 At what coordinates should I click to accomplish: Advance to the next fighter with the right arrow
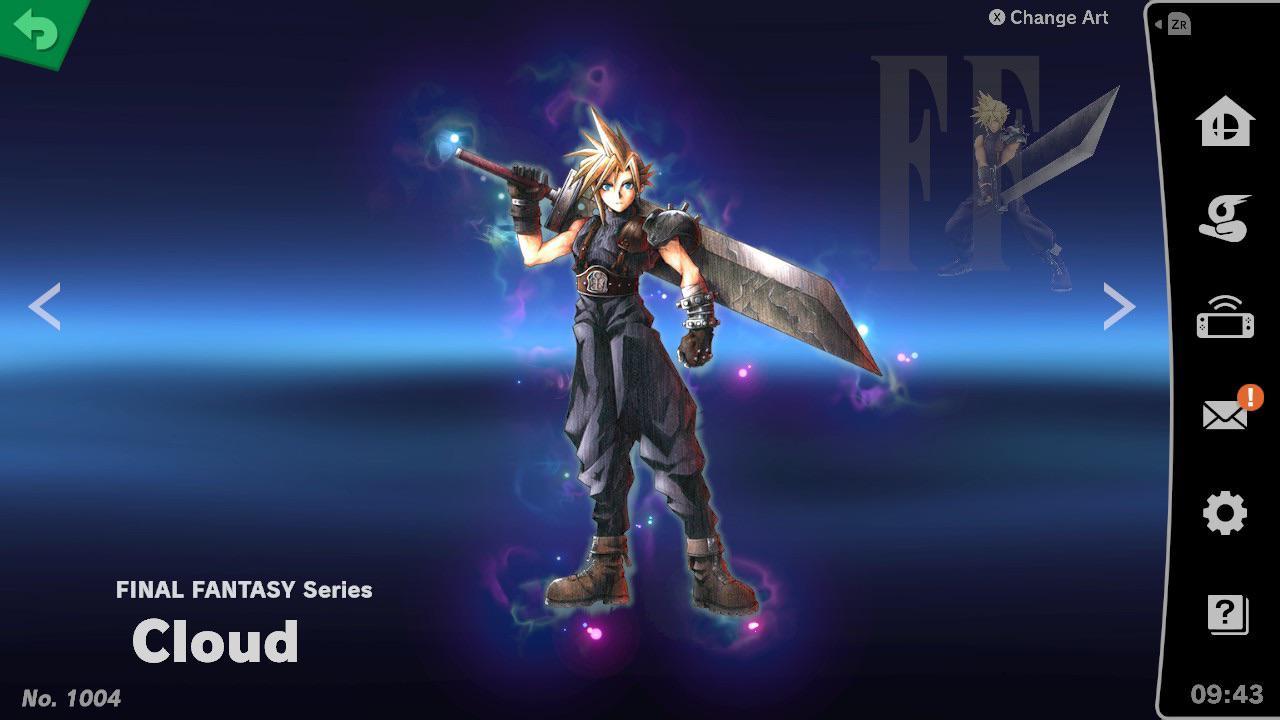point(1118,306)
